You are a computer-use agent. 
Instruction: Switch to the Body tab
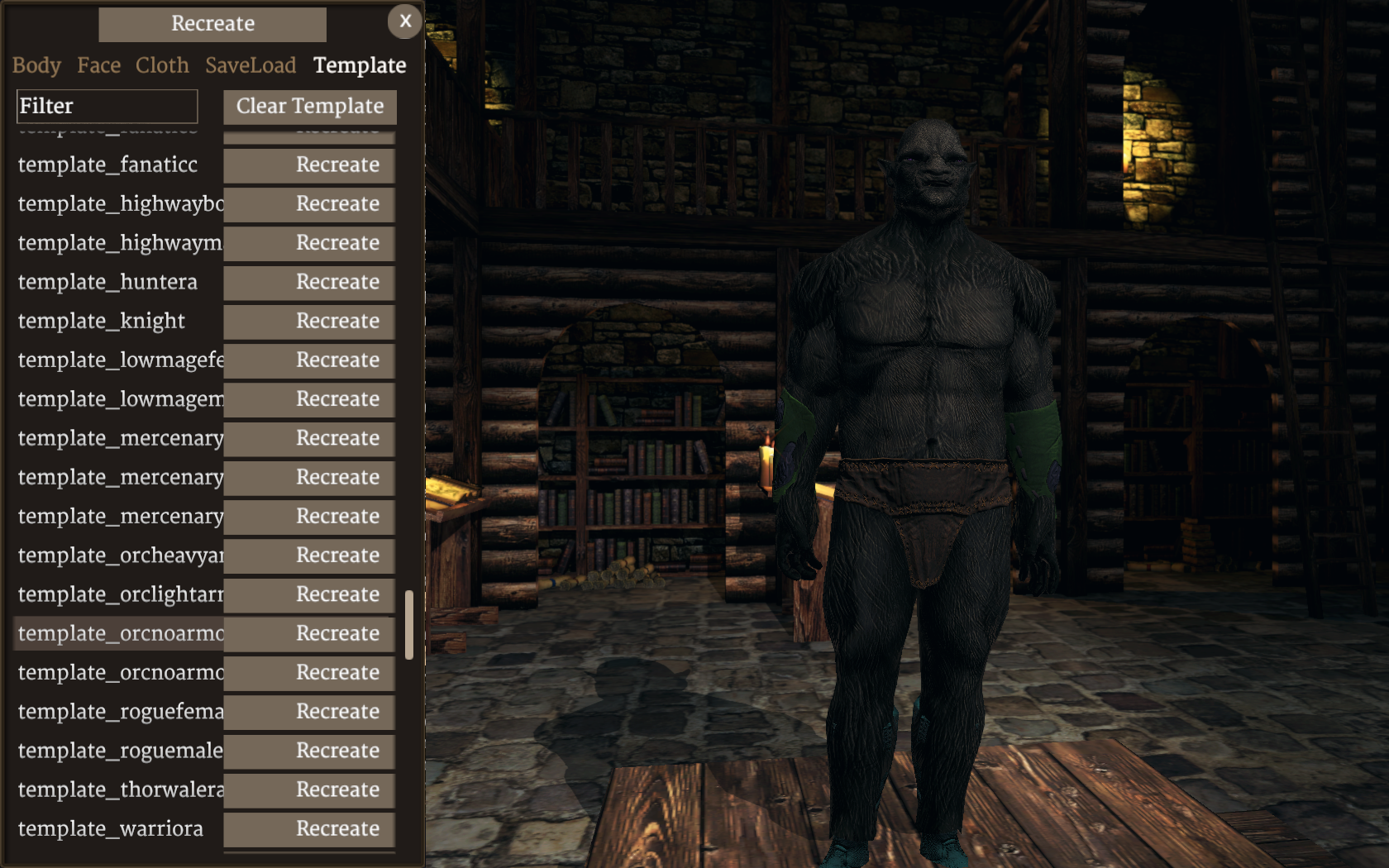coord(36,65)
